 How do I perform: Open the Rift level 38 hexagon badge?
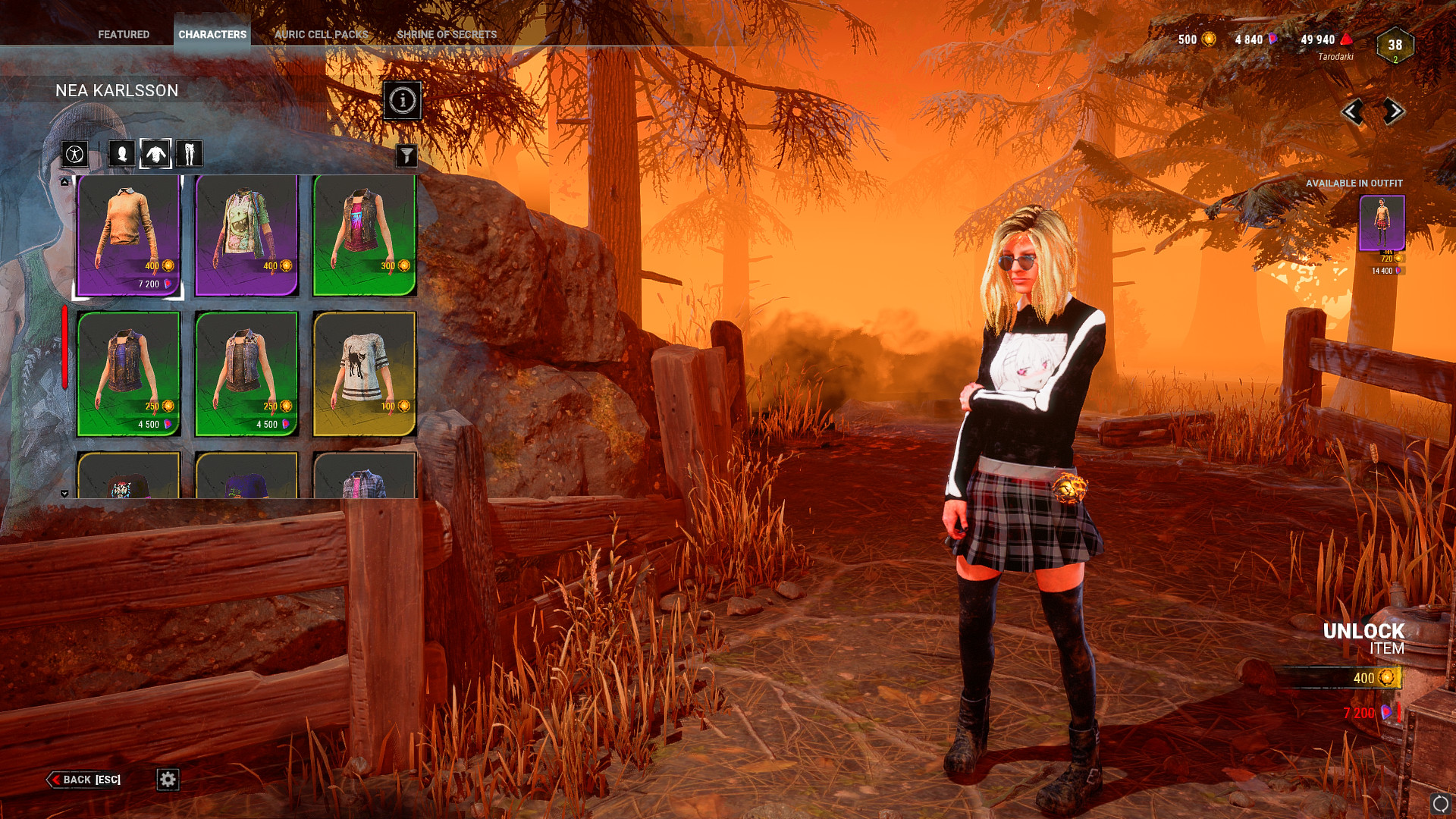coord(1394,47)
